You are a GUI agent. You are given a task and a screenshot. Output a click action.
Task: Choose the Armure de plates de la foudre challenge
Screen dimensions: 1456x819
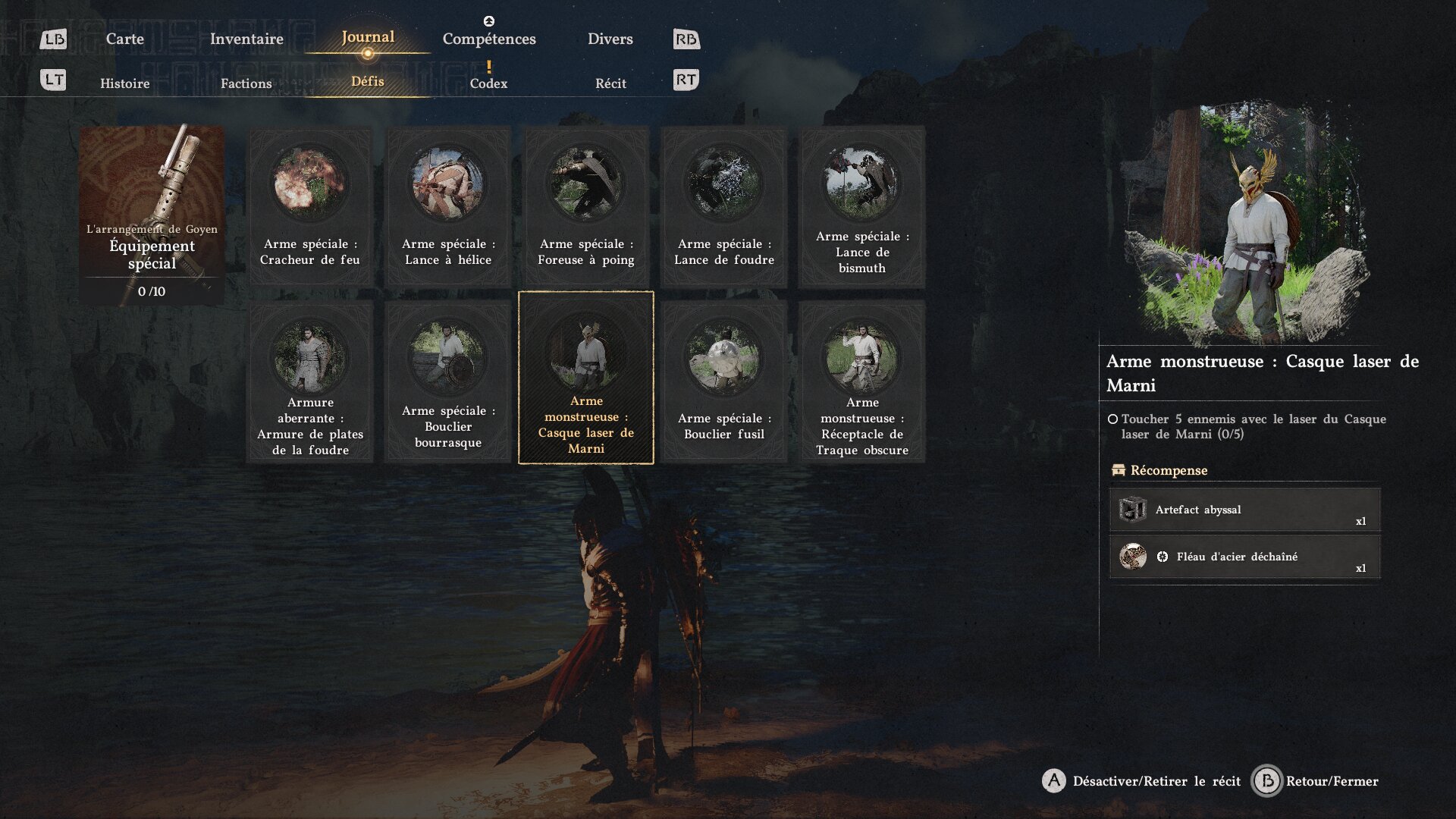click(x=310, y=381)
